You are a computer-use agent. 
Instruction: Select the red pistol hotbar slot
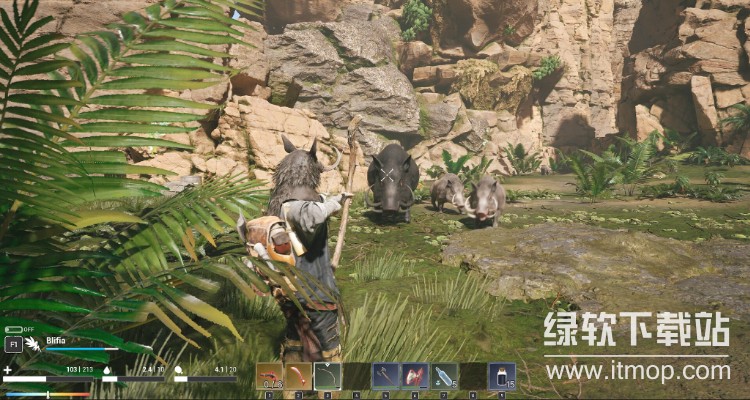(270, 376)
